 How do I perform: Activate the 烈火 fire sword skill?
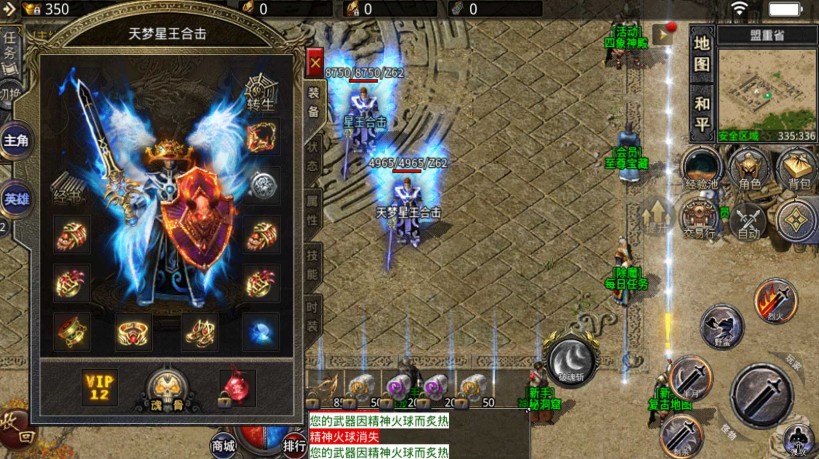click(774, 298)
